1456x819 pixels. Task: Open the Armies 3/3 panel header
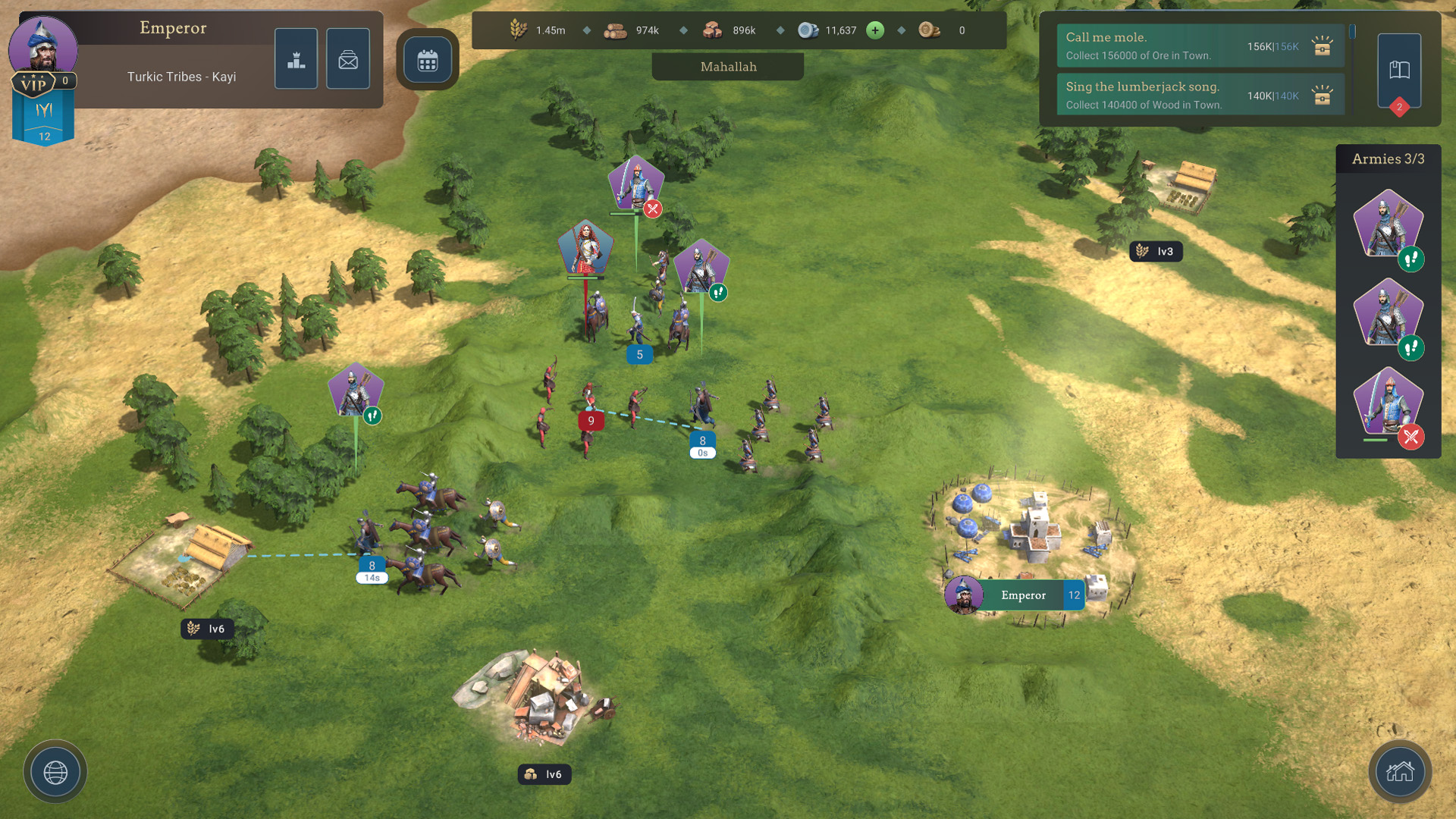point(1388,159)
